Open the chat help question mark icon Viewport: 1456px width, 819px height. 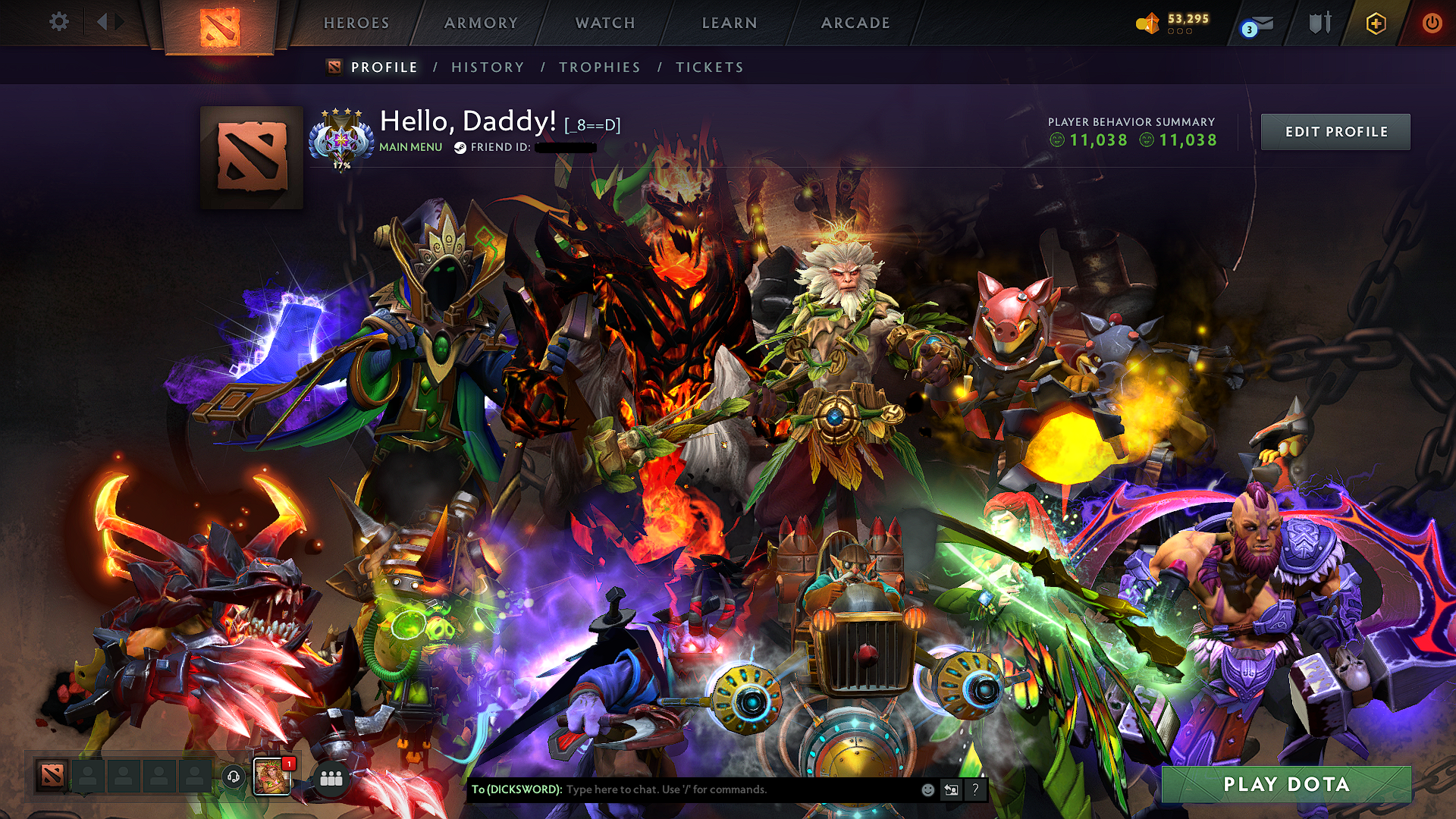(x=974, y=790)
